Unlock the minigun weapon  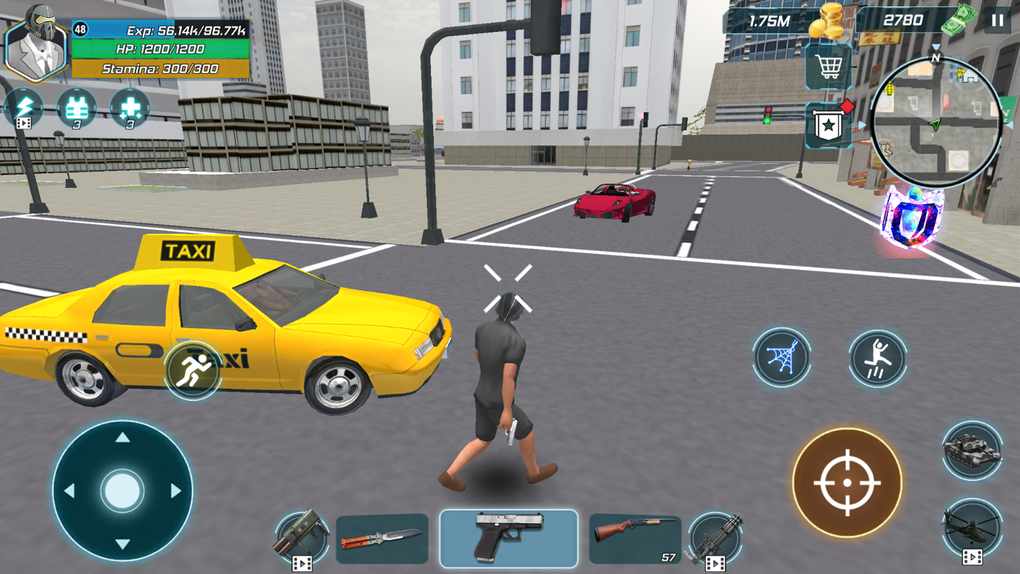tap(714, 540)
